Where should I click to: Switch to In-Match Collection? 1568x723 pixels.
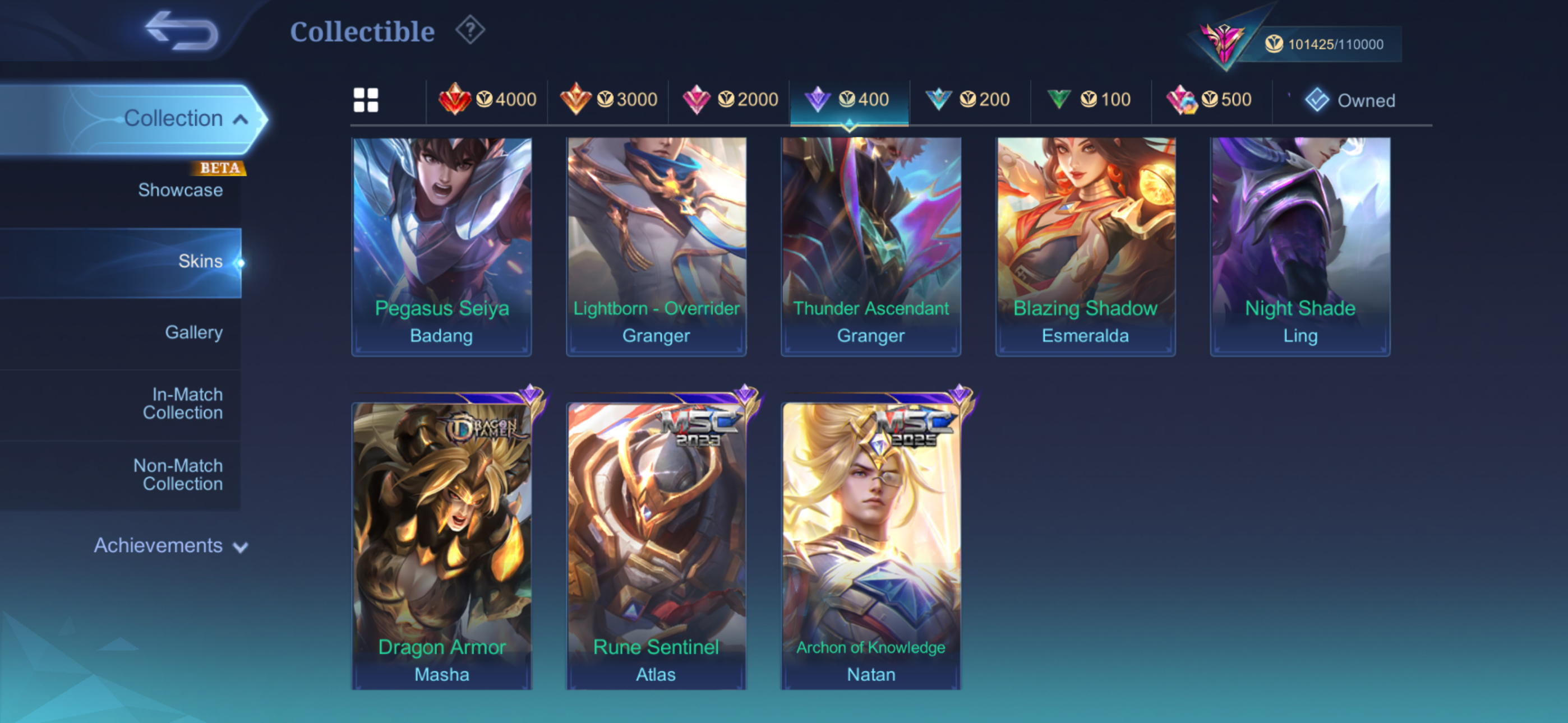coord(183,404)
